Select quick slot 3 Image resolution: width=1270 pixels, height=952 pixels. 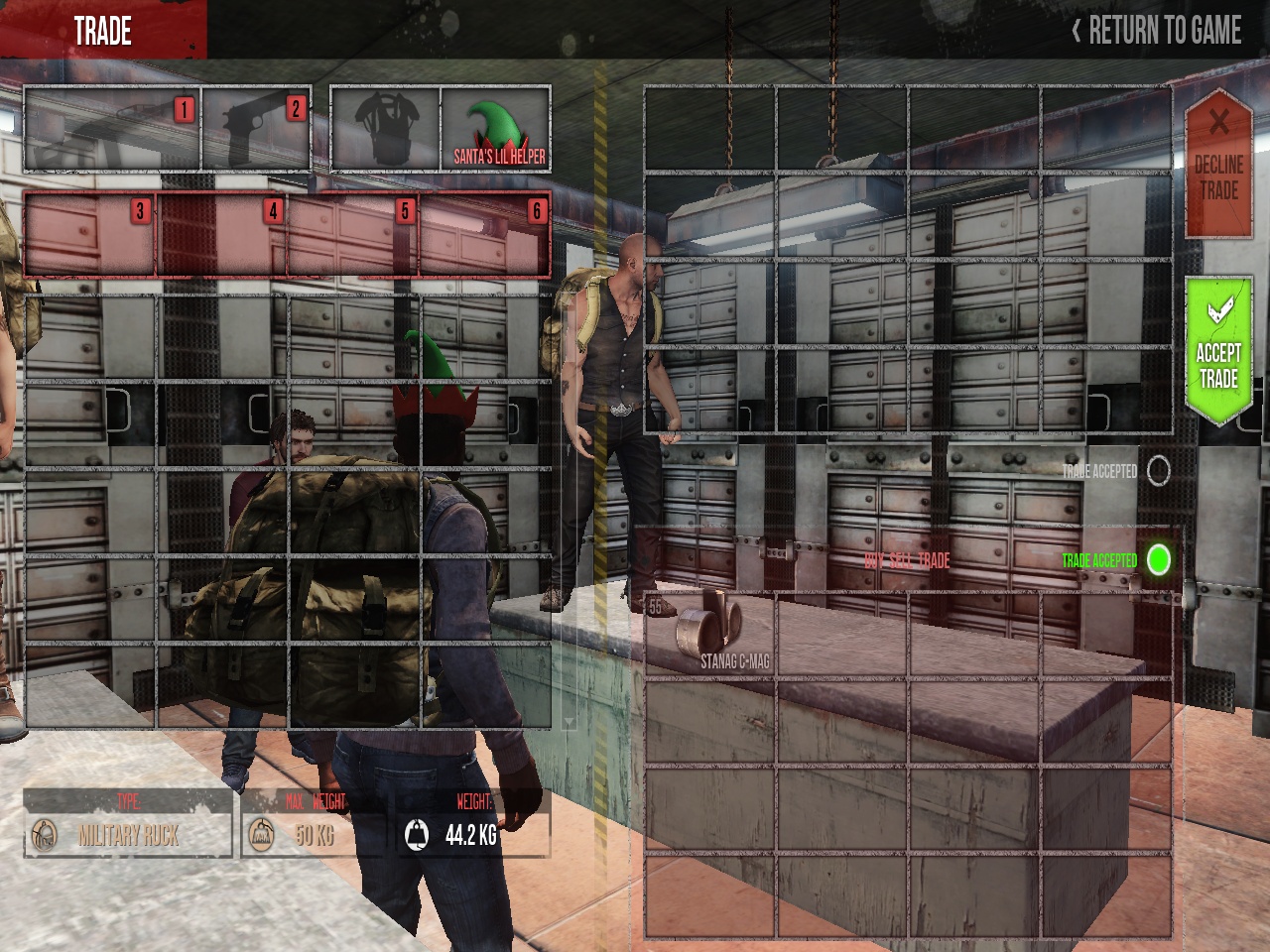click(90, 234)
